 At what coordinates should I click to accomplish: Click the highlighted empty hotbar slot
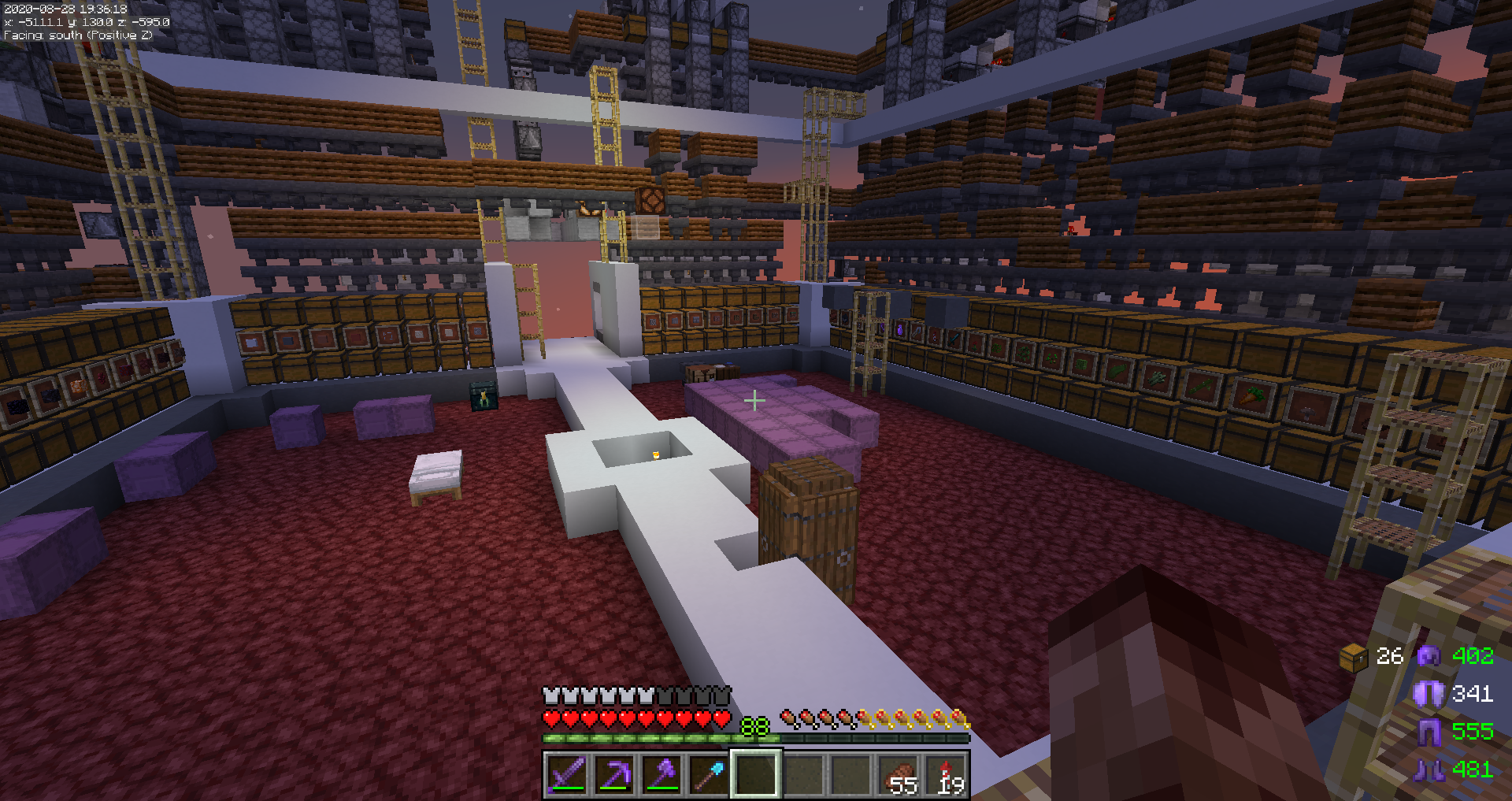tap(756, 774)
